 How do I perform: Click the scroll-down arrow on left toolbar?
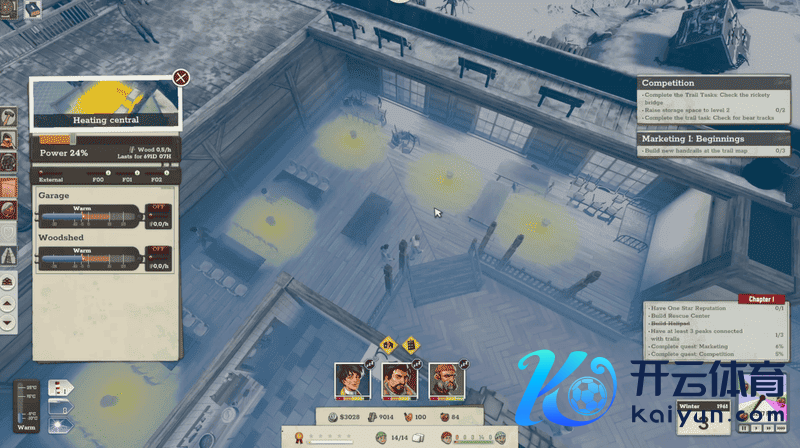click(x=8, y=324)
